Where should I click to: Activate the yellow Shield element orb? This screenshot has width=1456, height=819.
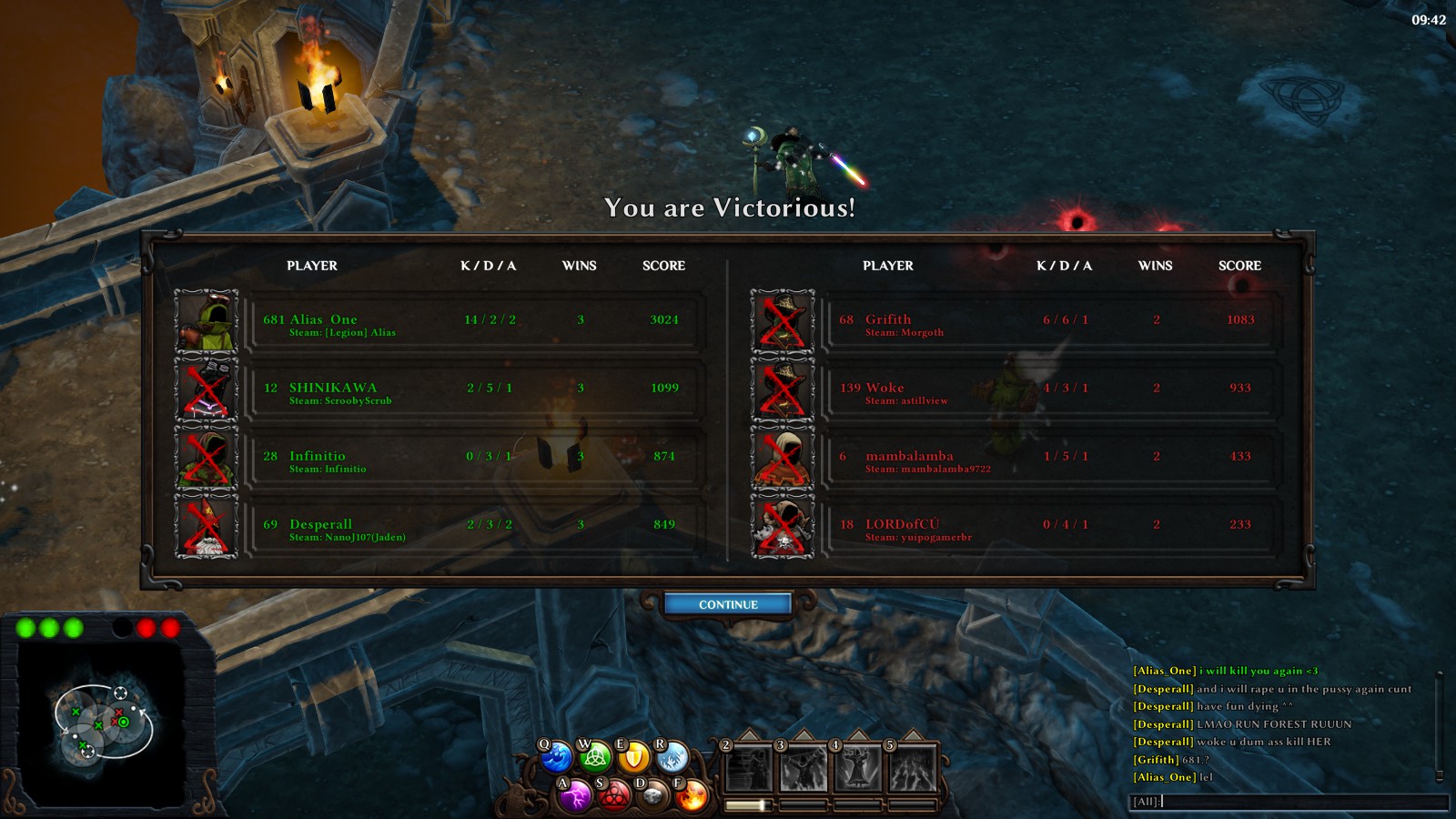[634, 757]
